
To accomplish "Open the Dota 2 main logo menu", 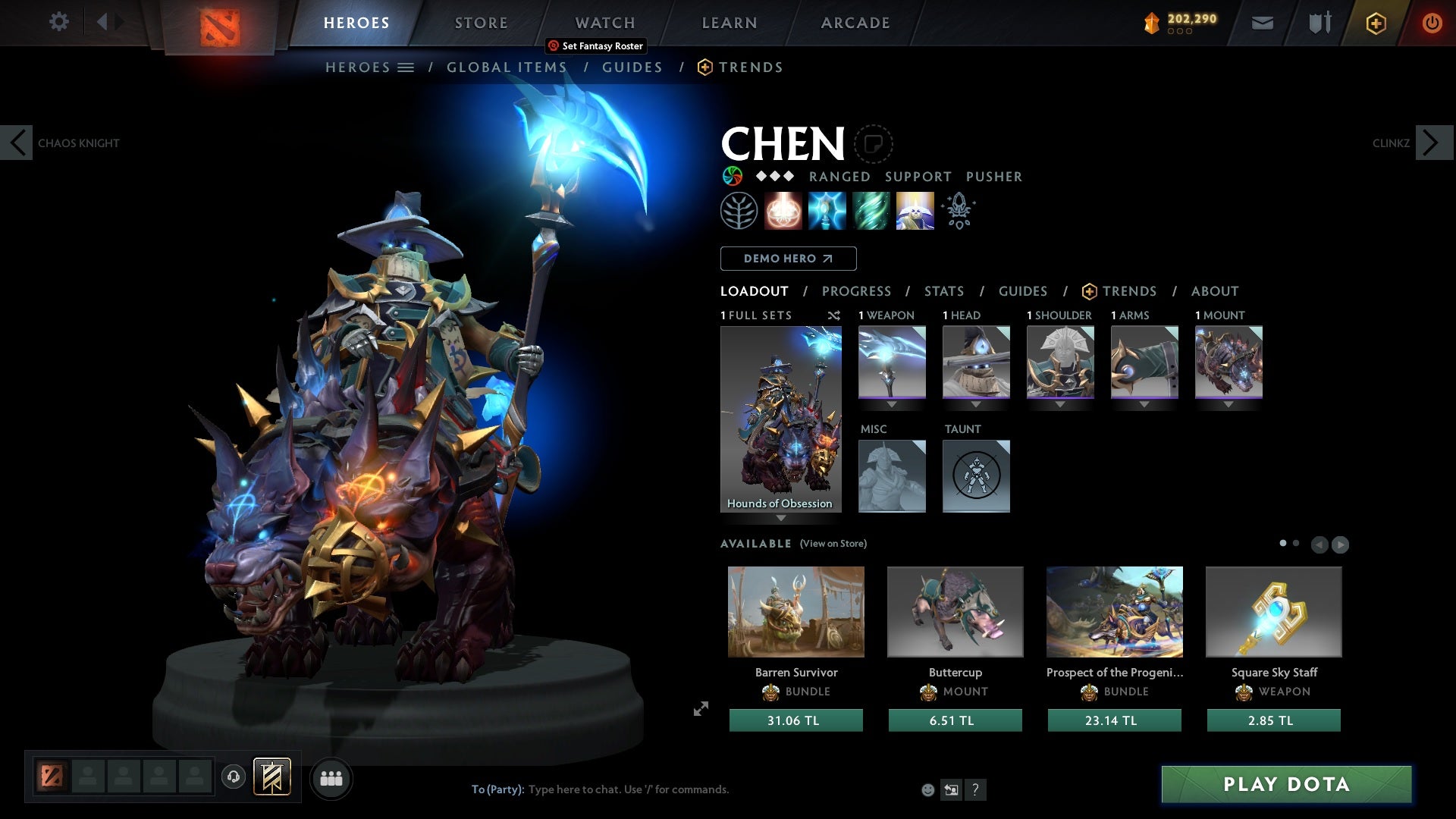I will [221, 27].
